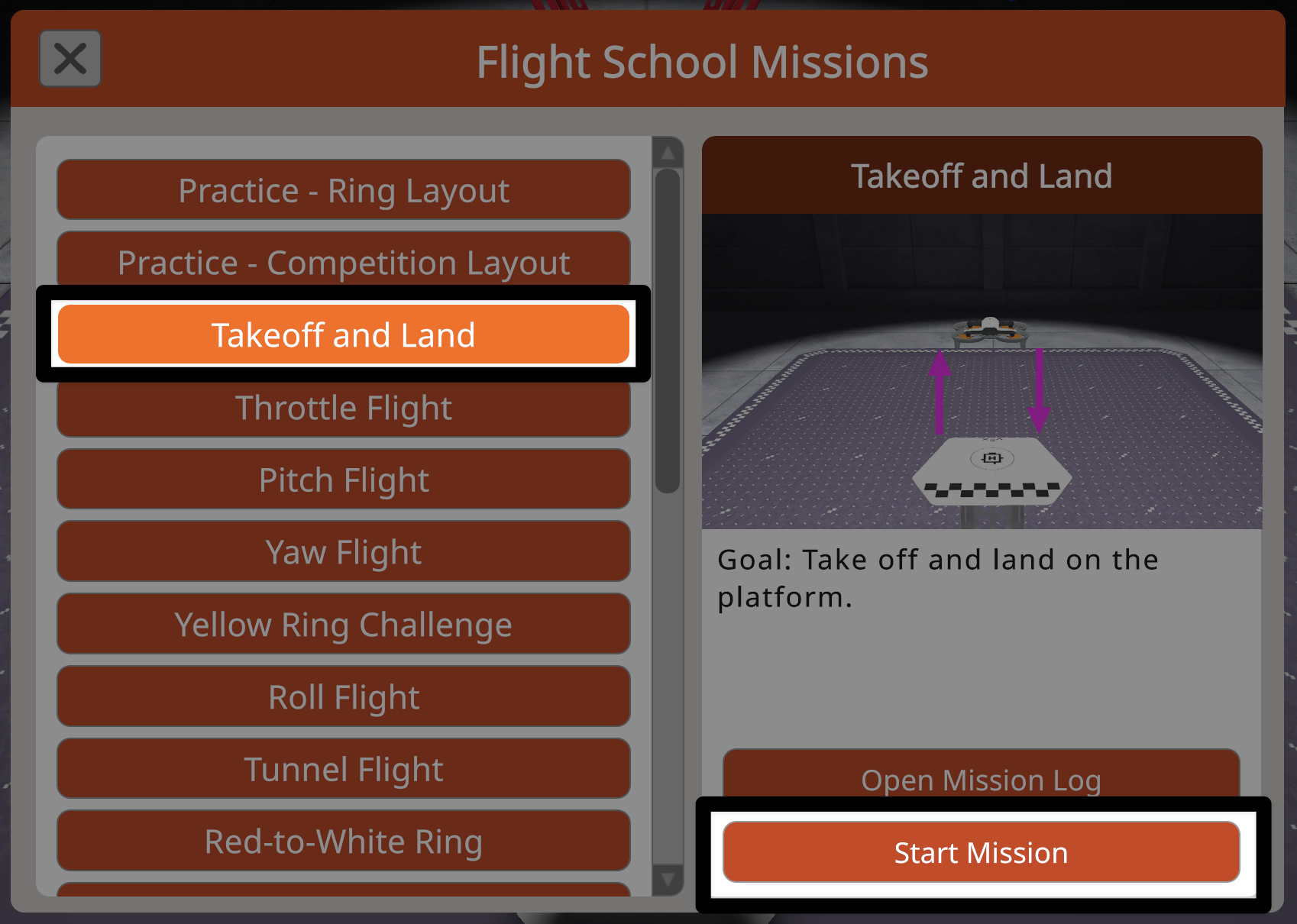This screenshot has height=924, width=1297.
Task: Close the Flight School Missions dialog
Action: [70, 58]
